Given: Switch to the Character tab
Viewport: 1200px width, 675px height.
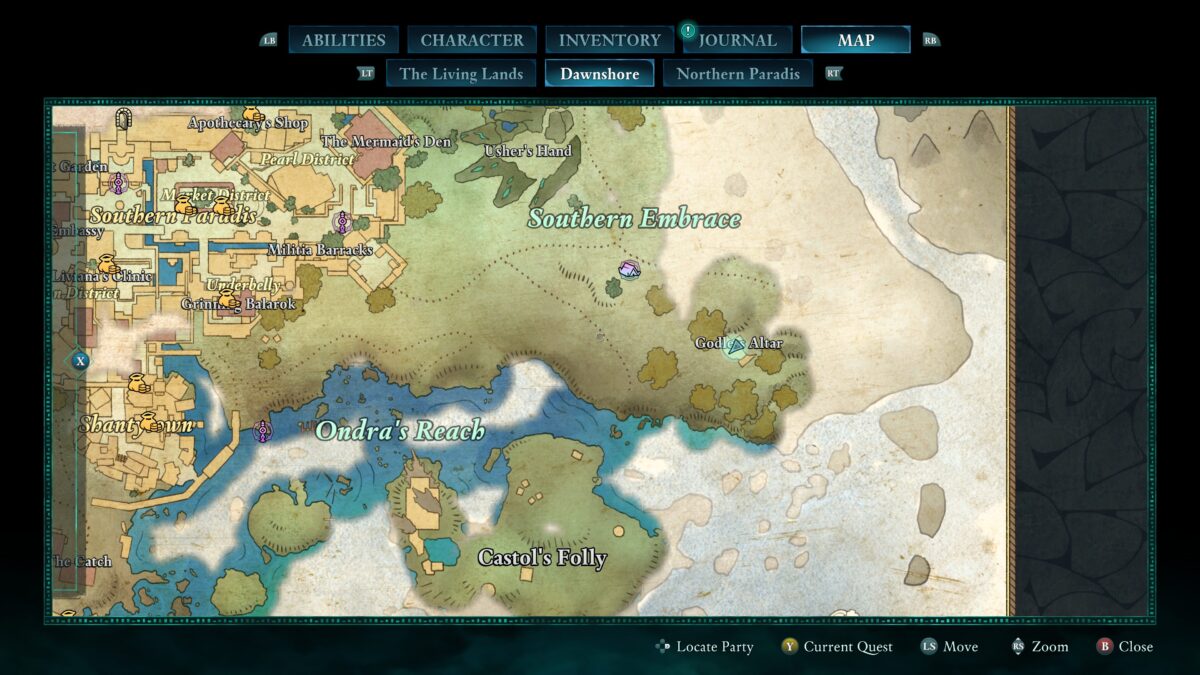Looking at the screenshot, I should click(x=472, y=40).
